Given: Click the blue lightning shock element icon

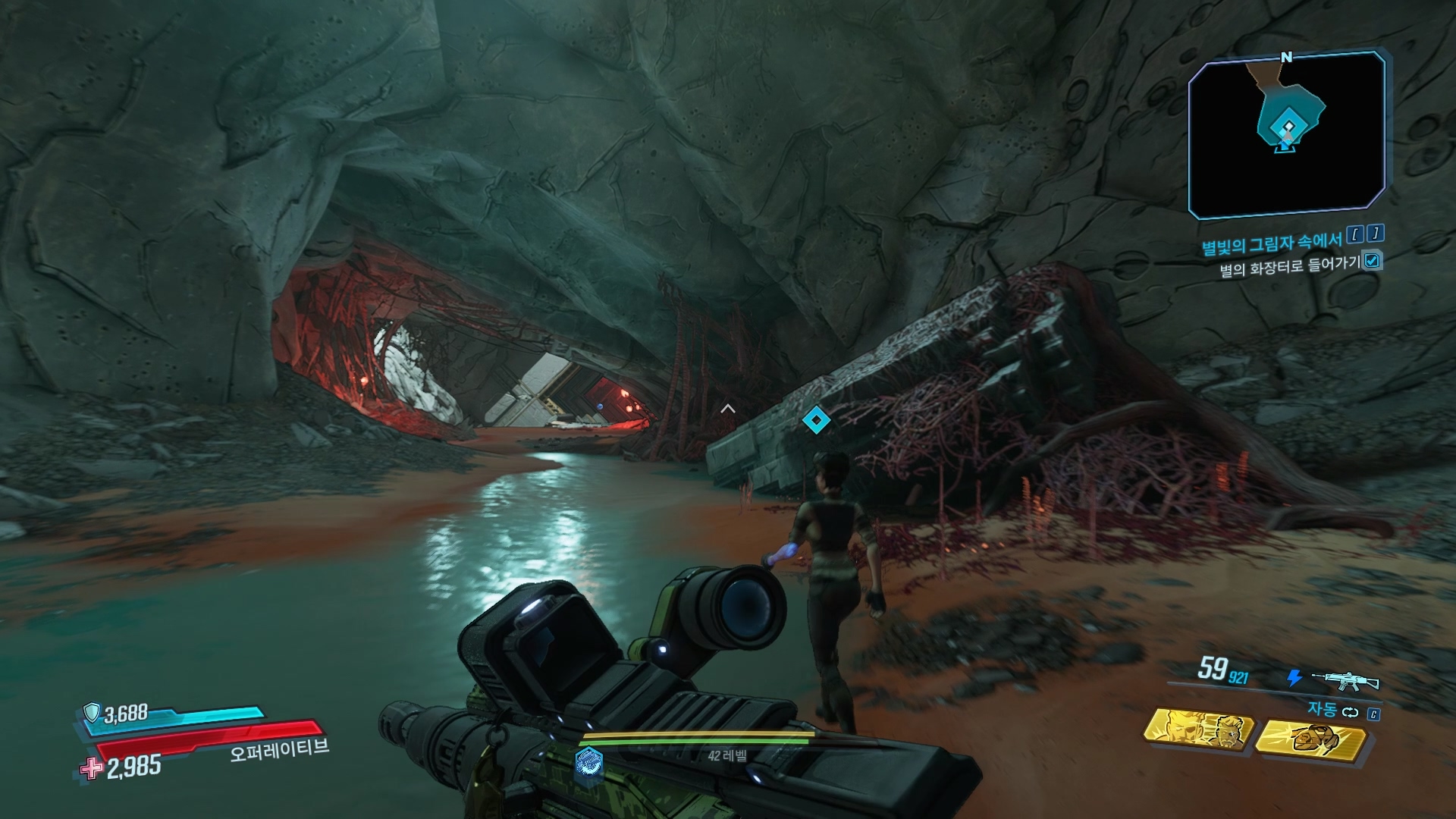Looking at the screenshot, I should [x=1295, y=678].
